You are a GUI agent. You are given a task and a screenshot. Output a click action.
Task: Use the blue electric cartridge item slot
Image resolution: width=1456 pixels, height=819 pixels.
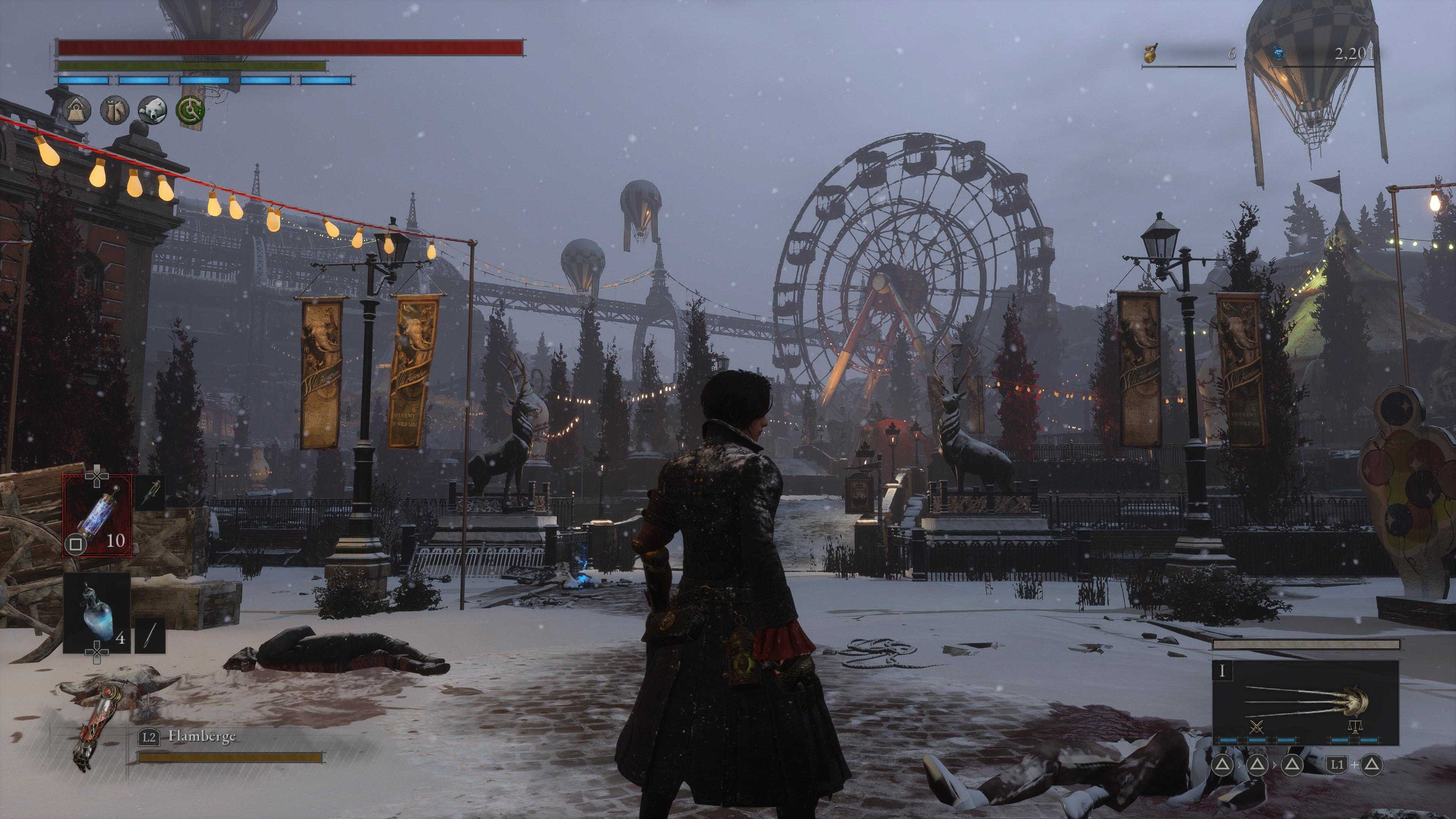click(x=97, y=515)
